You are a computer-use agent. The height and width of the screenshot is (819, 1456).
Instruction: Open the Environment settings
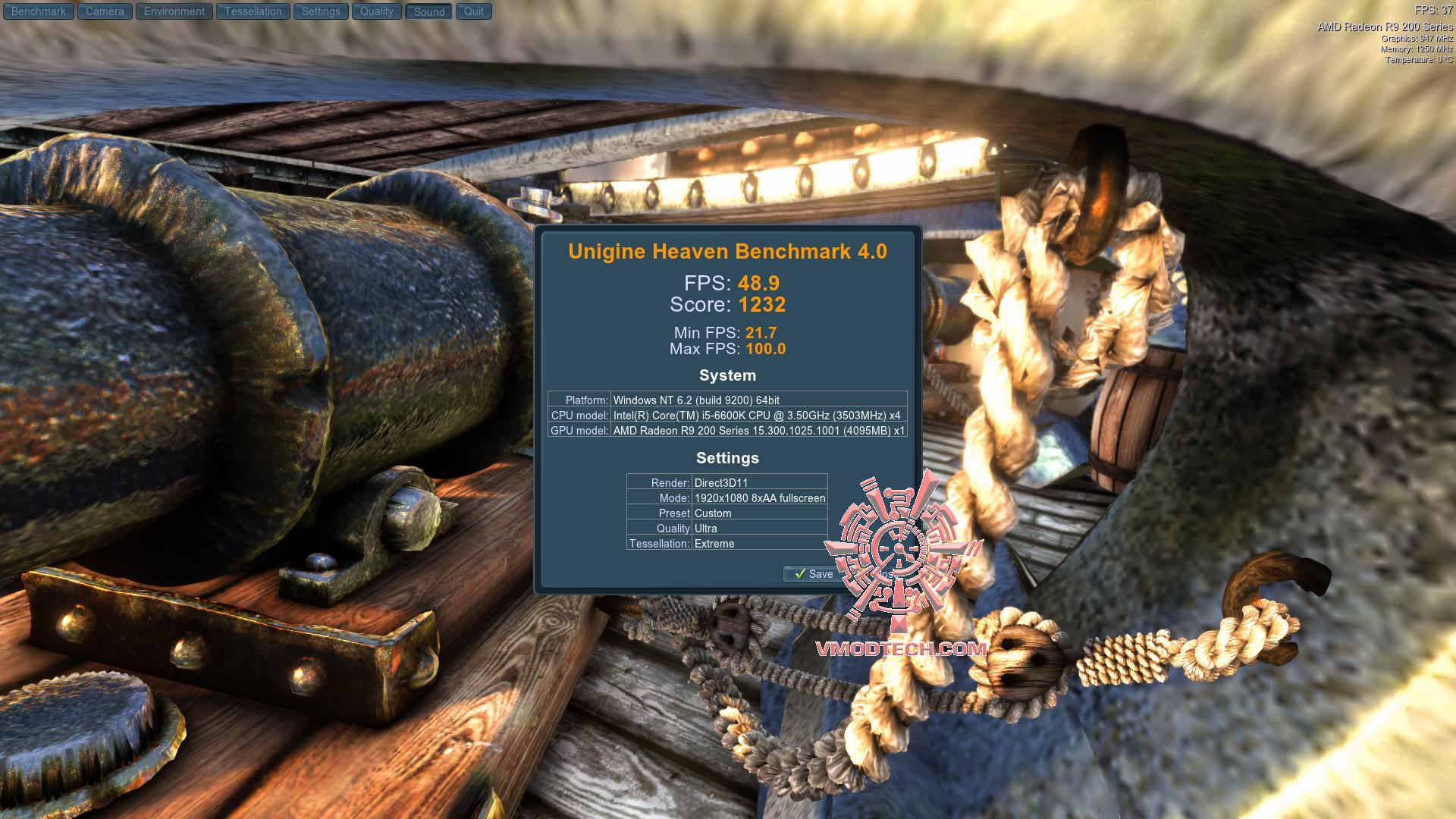(174, 11)
